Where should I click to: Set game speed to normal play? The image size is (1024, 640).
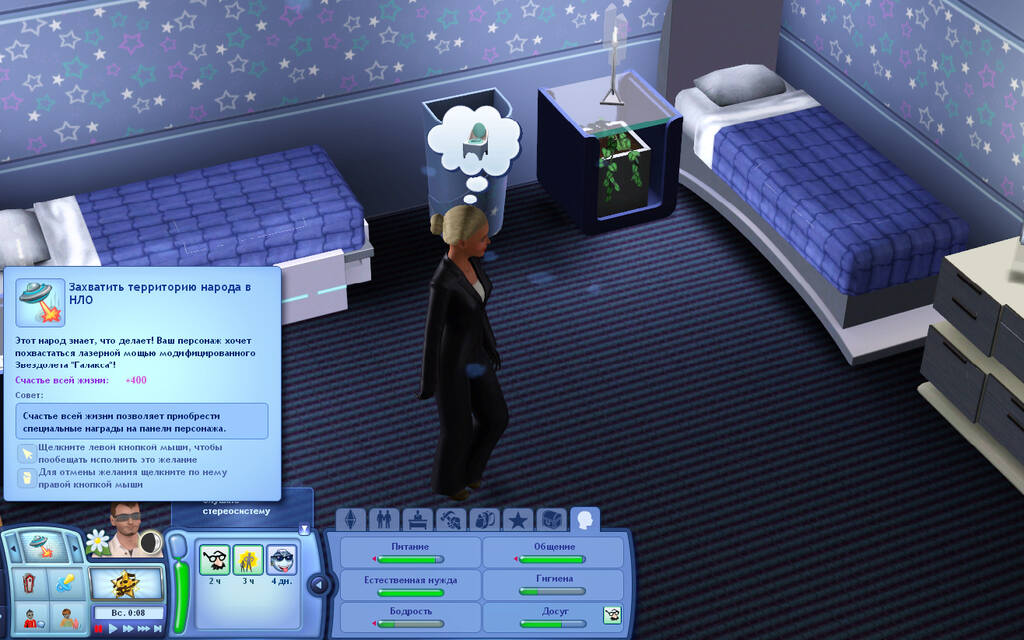(112, 629)
